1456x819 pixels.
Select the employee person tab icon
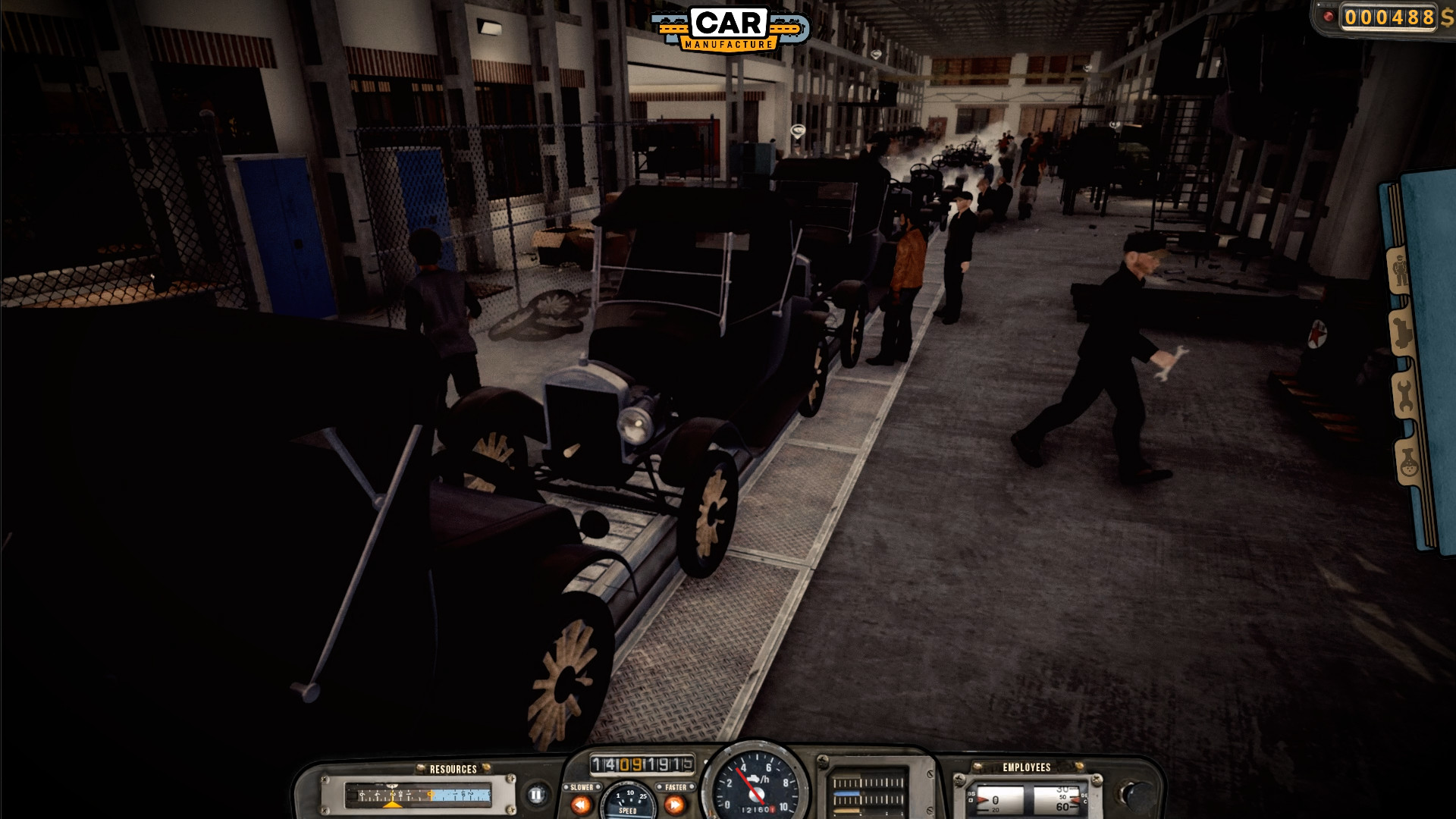point(1401,269)
